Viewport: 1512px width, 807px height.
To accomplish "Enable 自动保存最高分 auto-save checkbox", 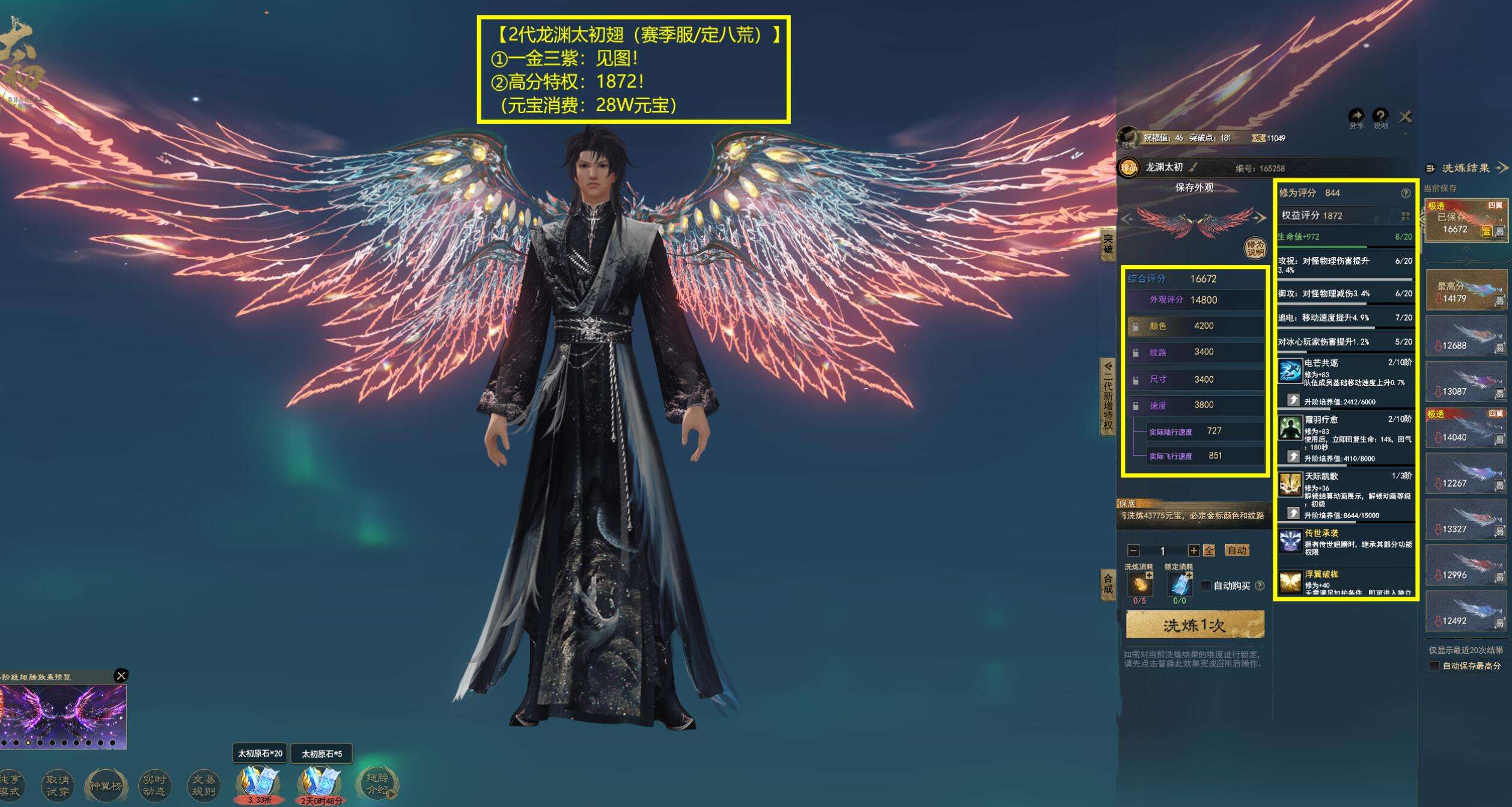I will pos(1434,666).
